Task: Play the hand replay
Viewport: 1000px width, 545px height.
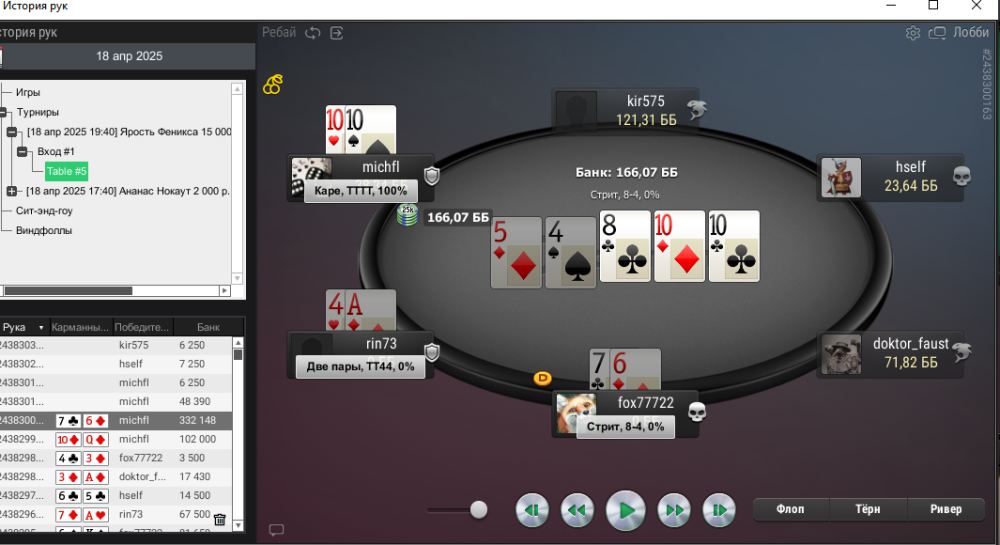Action: coord(625,510)
